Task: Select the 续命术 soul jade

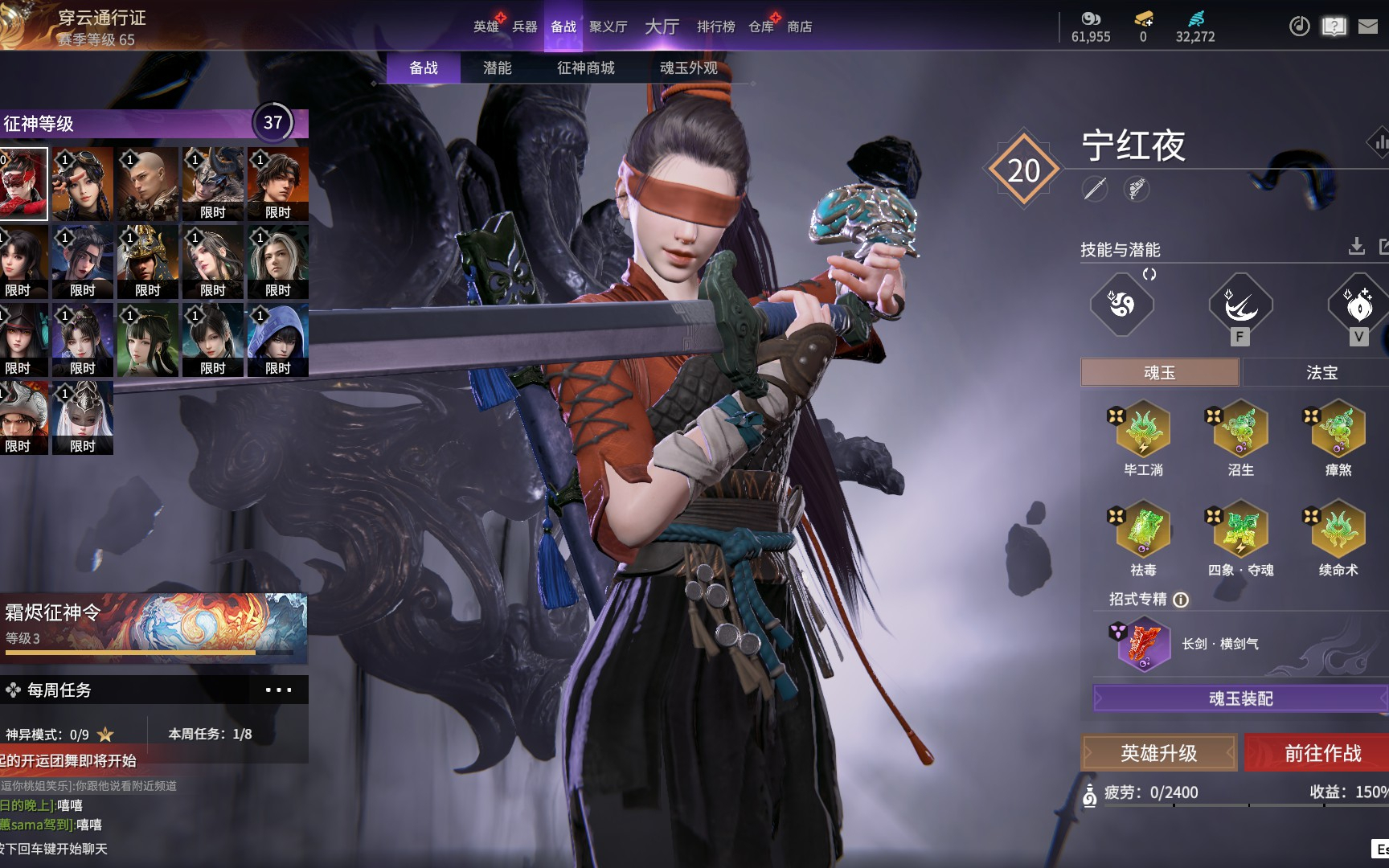Action: click(1338, 530)
